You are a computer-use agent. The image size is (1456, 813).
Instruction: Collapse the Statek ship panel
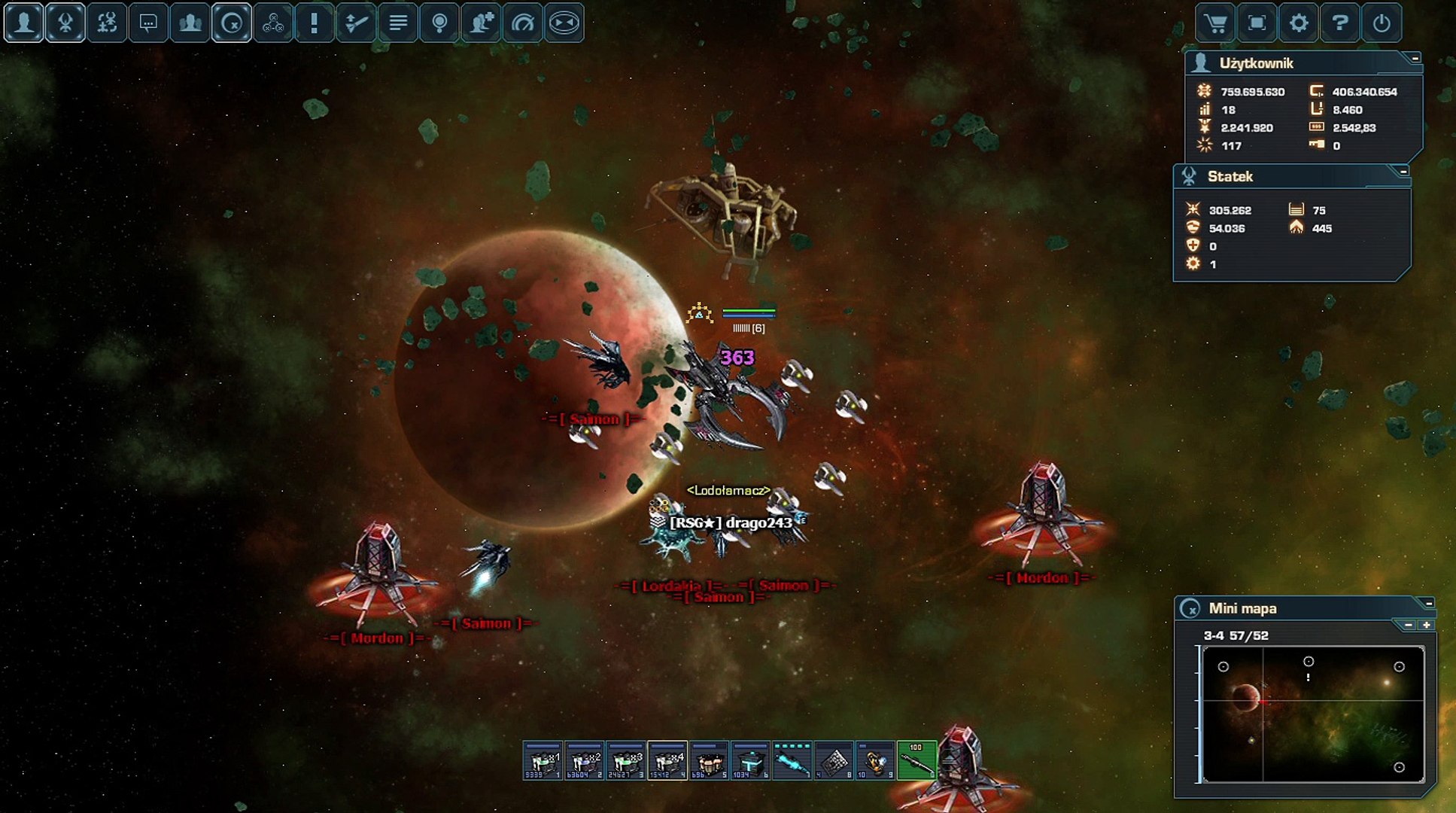coord(1403,172)
